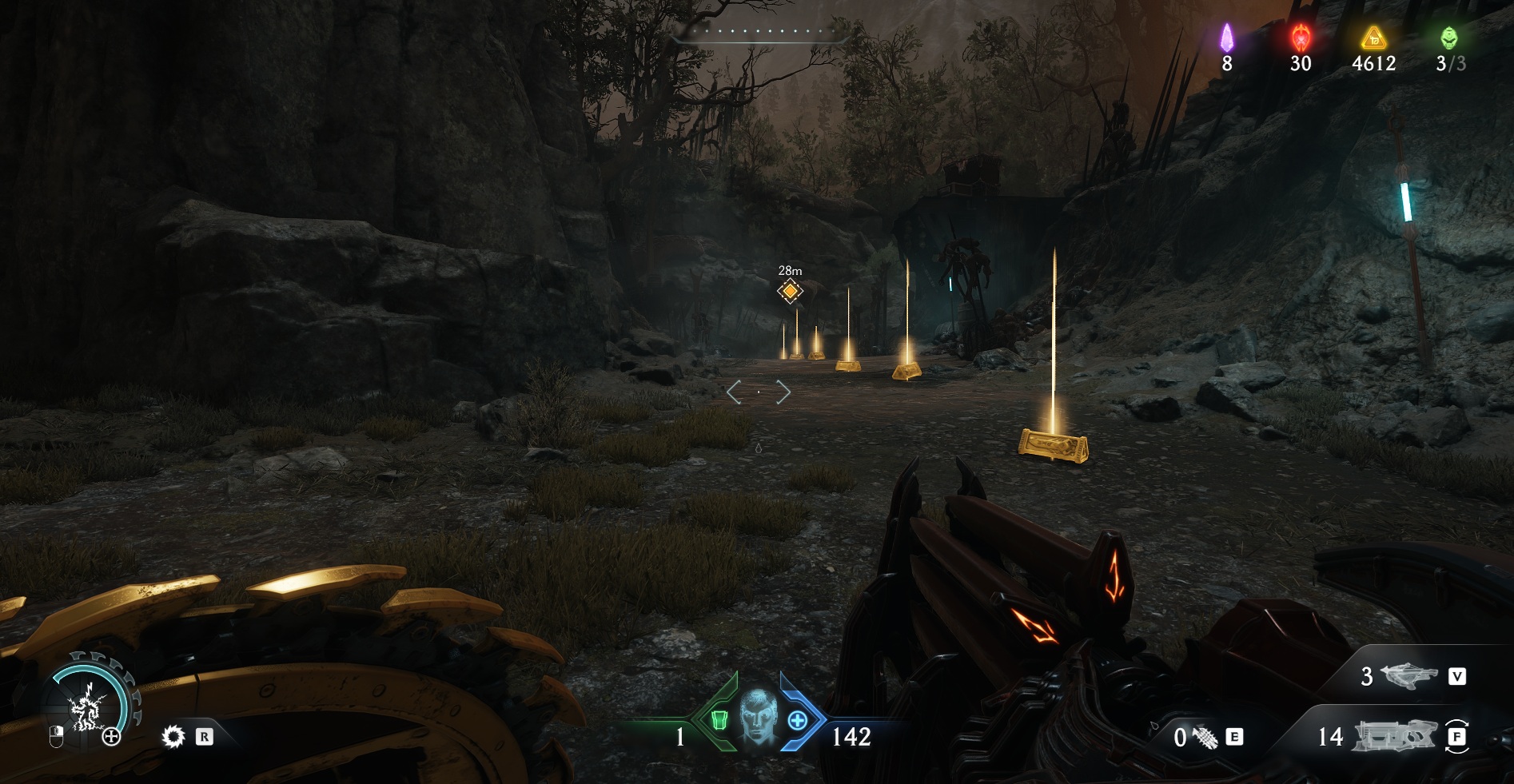1514x784 pixels.
Task: Select the rifle weapon with 14 ammo
Action: [1393, 736]
